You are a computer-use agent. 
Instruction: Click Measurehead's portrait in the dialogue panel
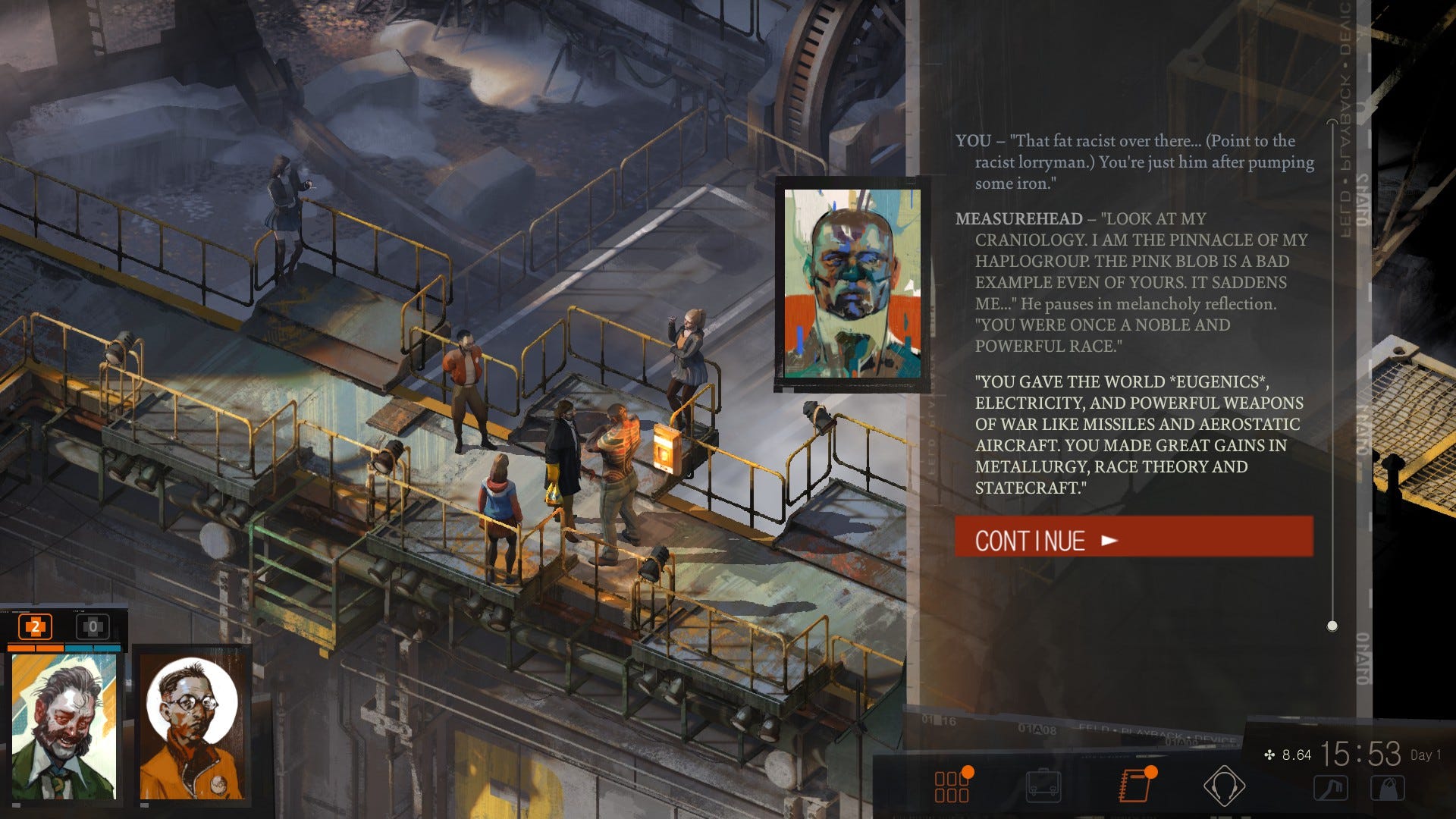click(x=852, y=284)
